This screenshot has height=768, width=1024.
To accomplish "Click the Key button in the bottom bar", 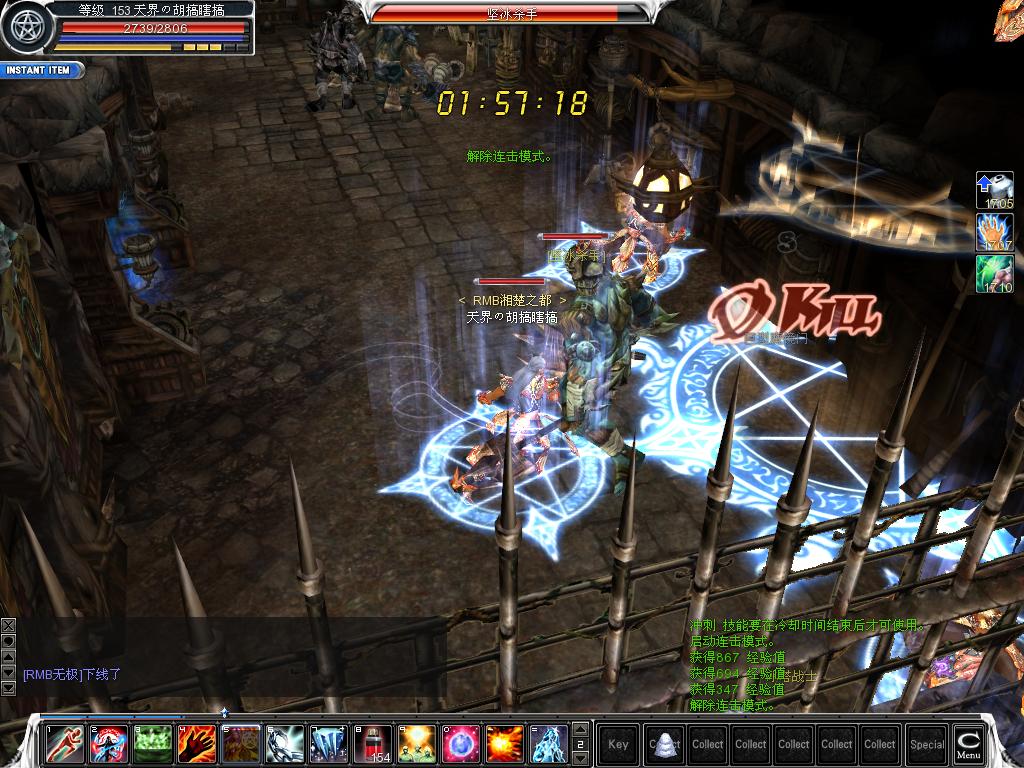I will coord(618,743).
